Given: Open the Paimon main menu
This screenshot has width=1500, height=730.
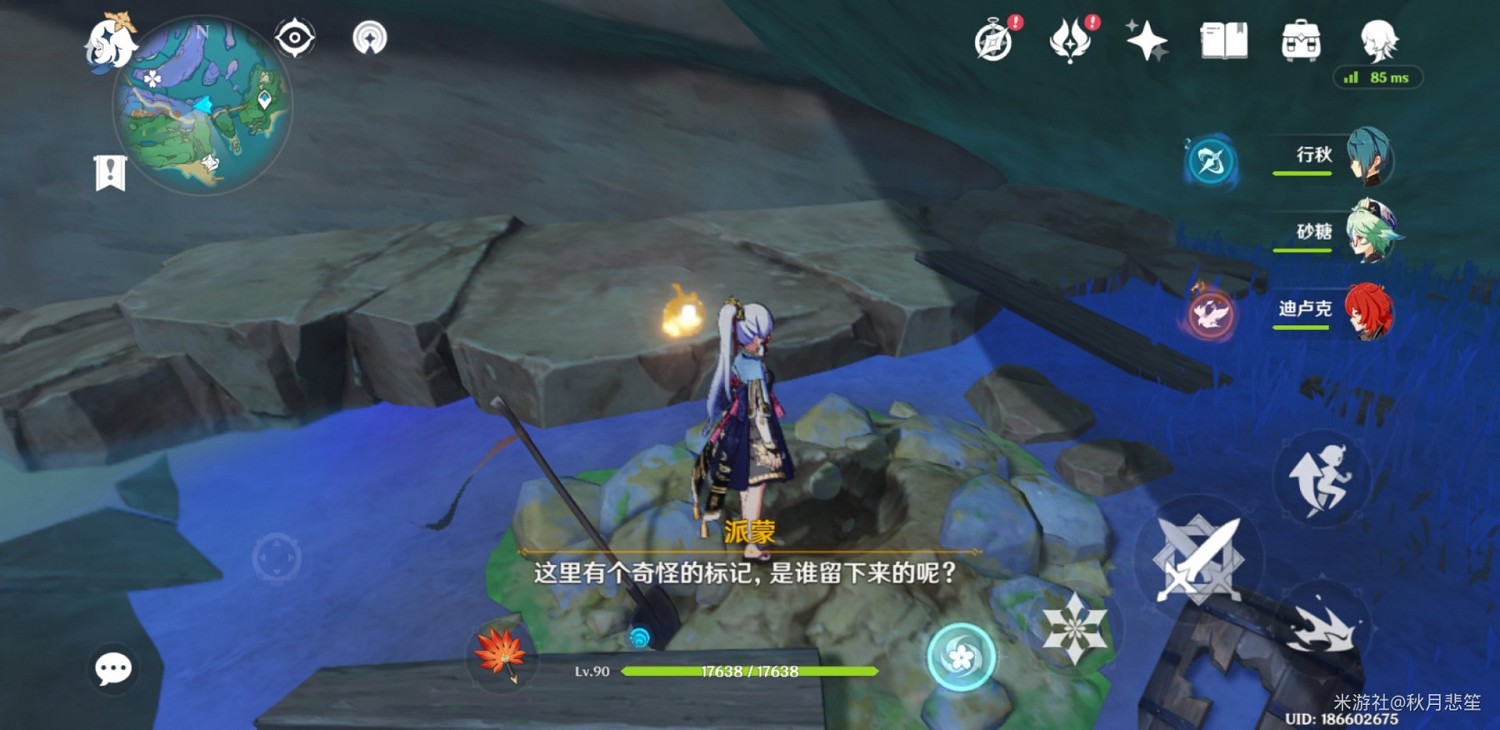Looking at the screenshot, I should point(108,42).
